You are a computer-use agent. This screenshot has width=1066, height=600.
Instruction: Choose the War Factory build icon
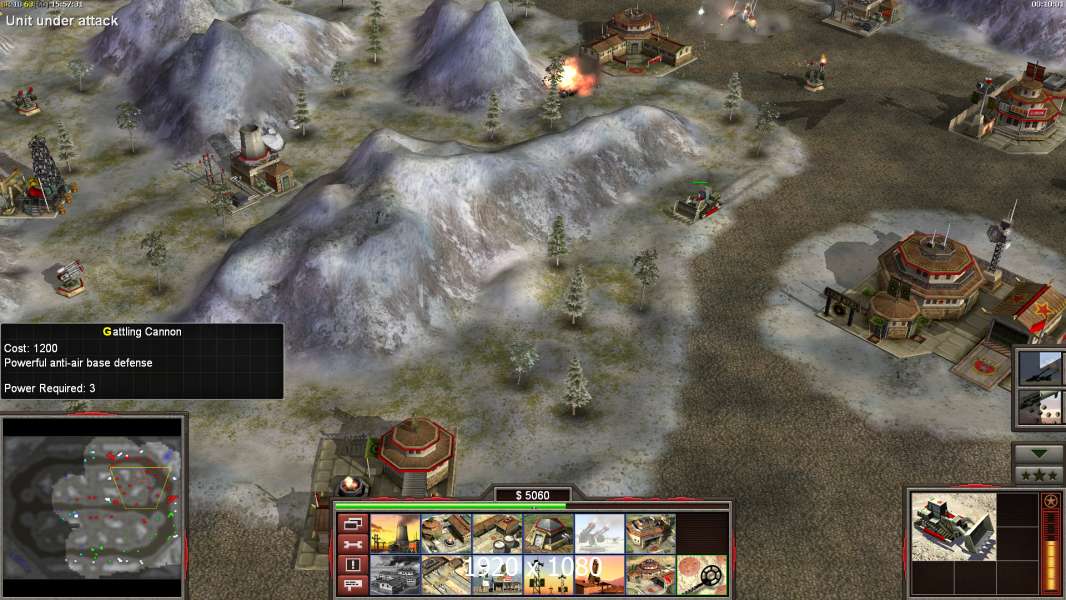click(649, 534)
